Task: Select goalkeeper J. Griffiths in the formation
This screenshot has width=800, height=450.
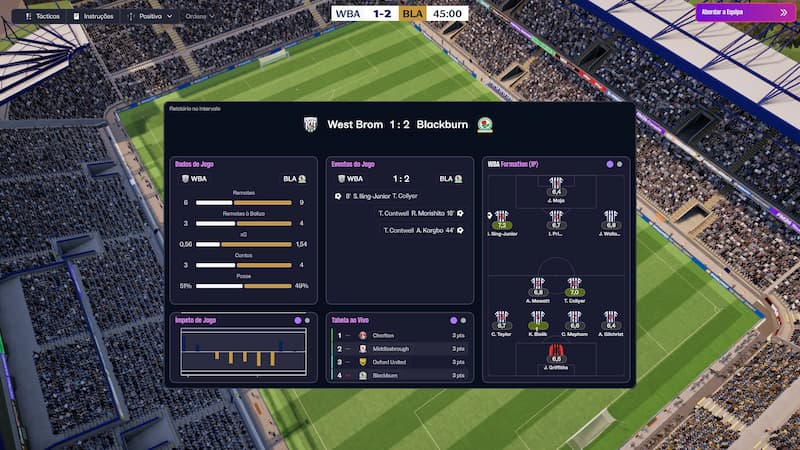Action: [x=556, y=353]
